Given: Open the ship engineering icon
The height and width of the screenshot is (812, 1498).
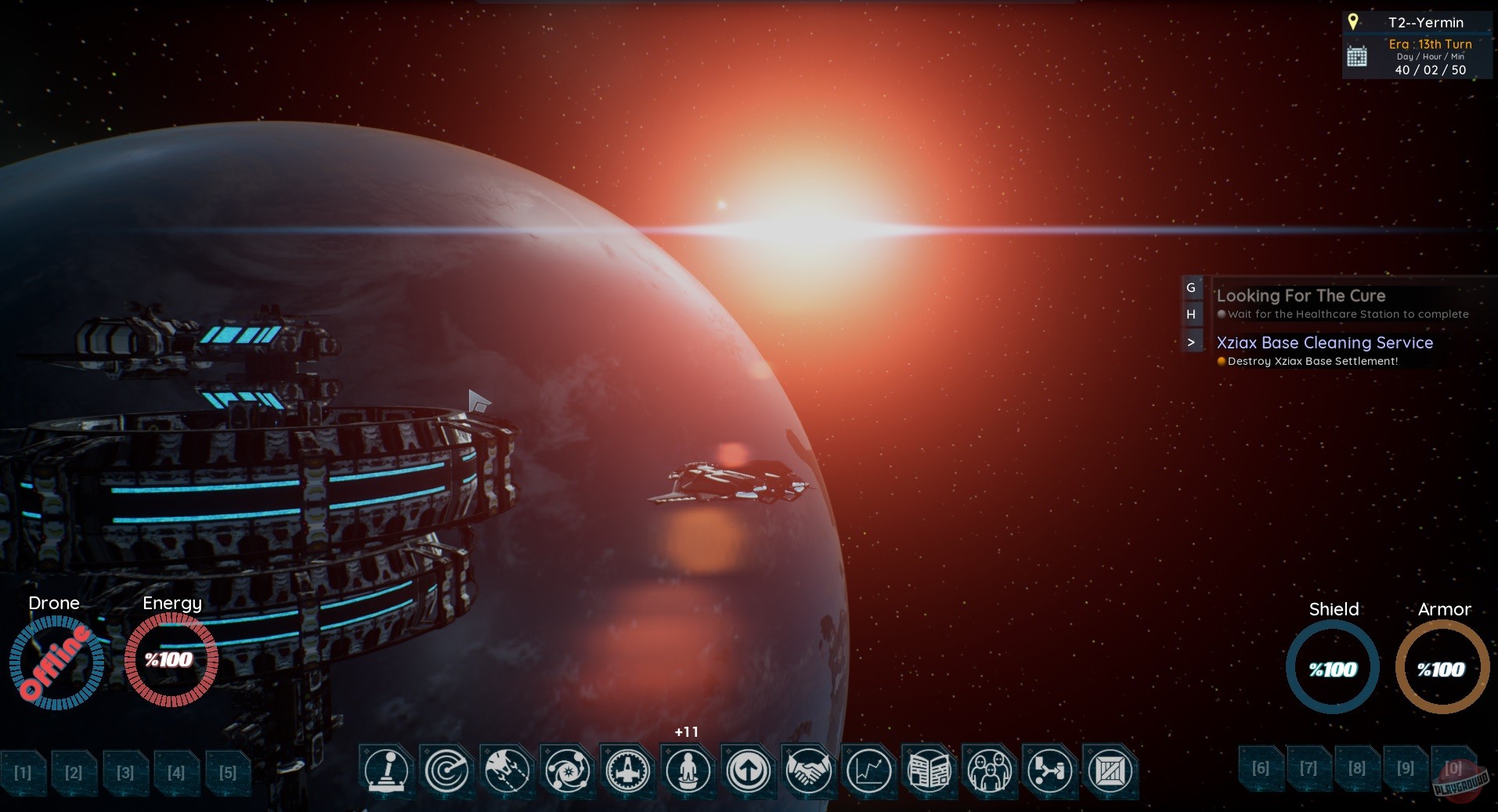Looking at the screenshot, I should pos(628,771).
